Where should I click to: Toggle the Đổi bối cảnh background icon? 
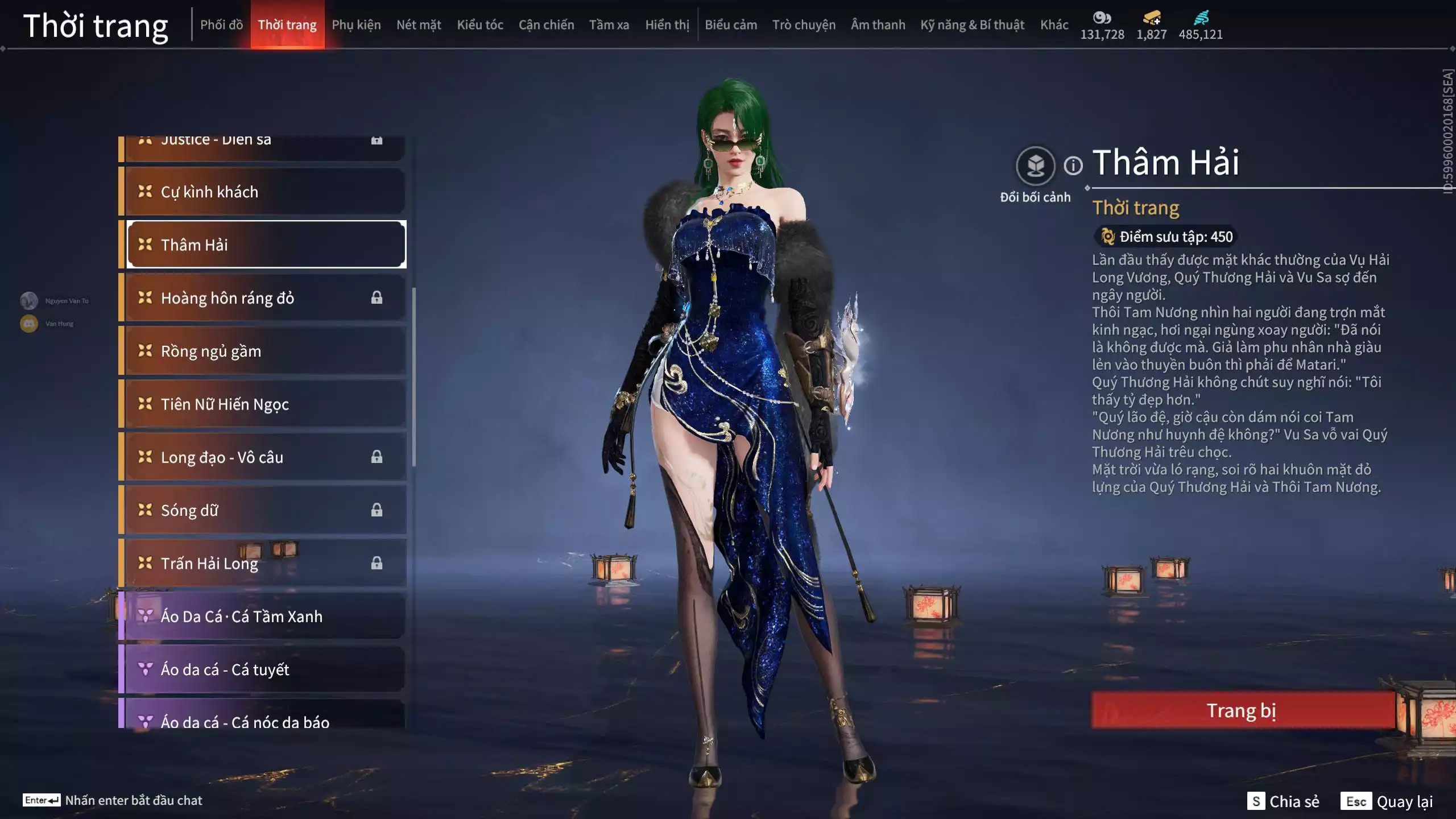1035,166
